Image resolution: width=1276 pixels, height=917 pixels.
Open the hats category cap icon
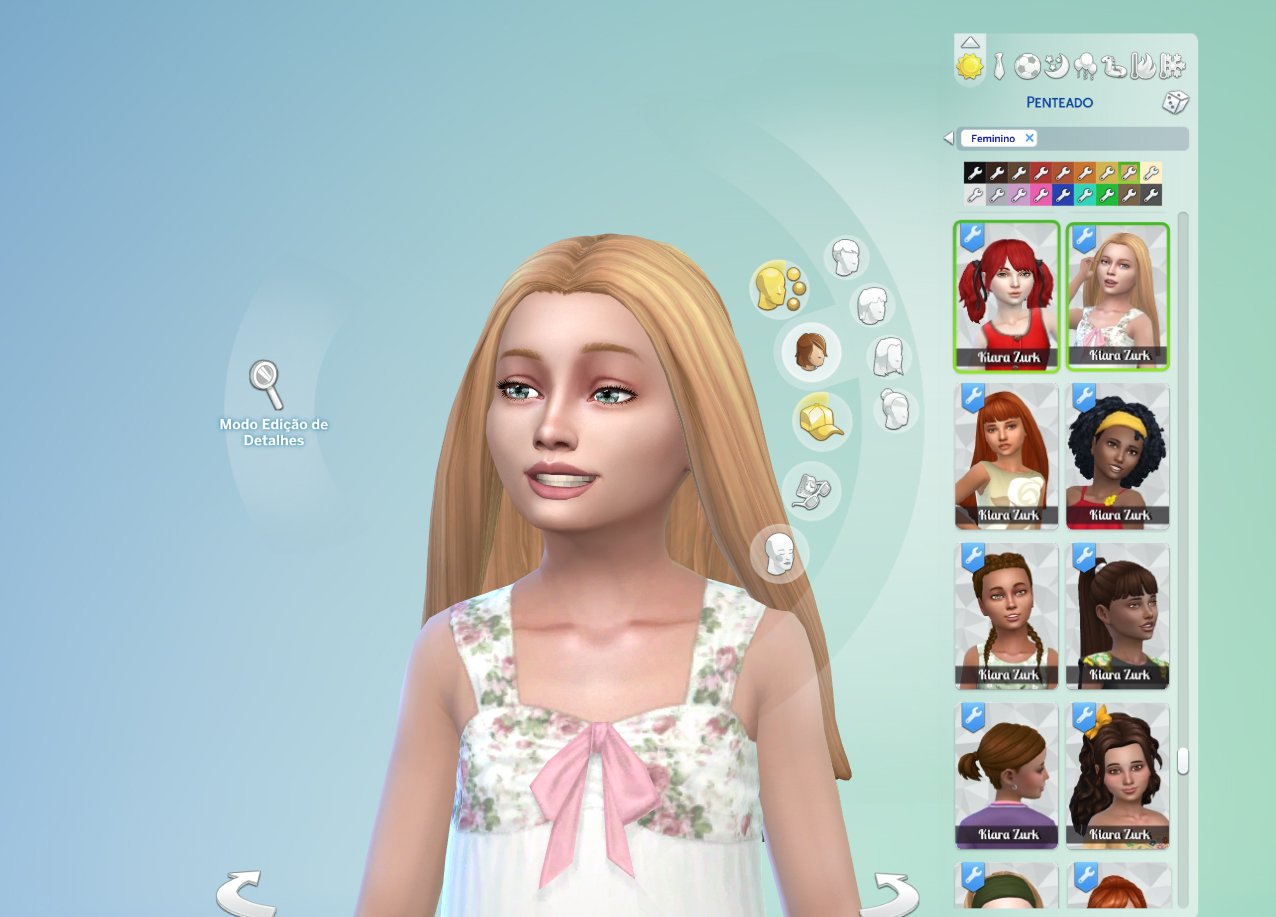coord(821,420)
